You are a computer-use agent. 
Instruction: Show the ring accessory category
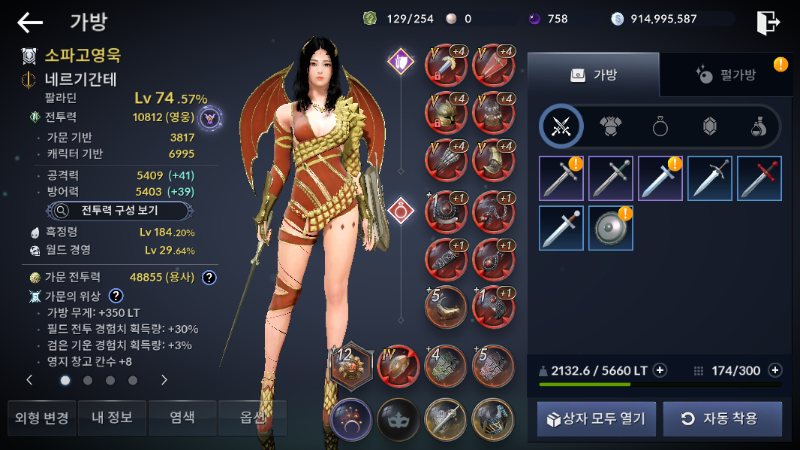[x=660, y=126]
